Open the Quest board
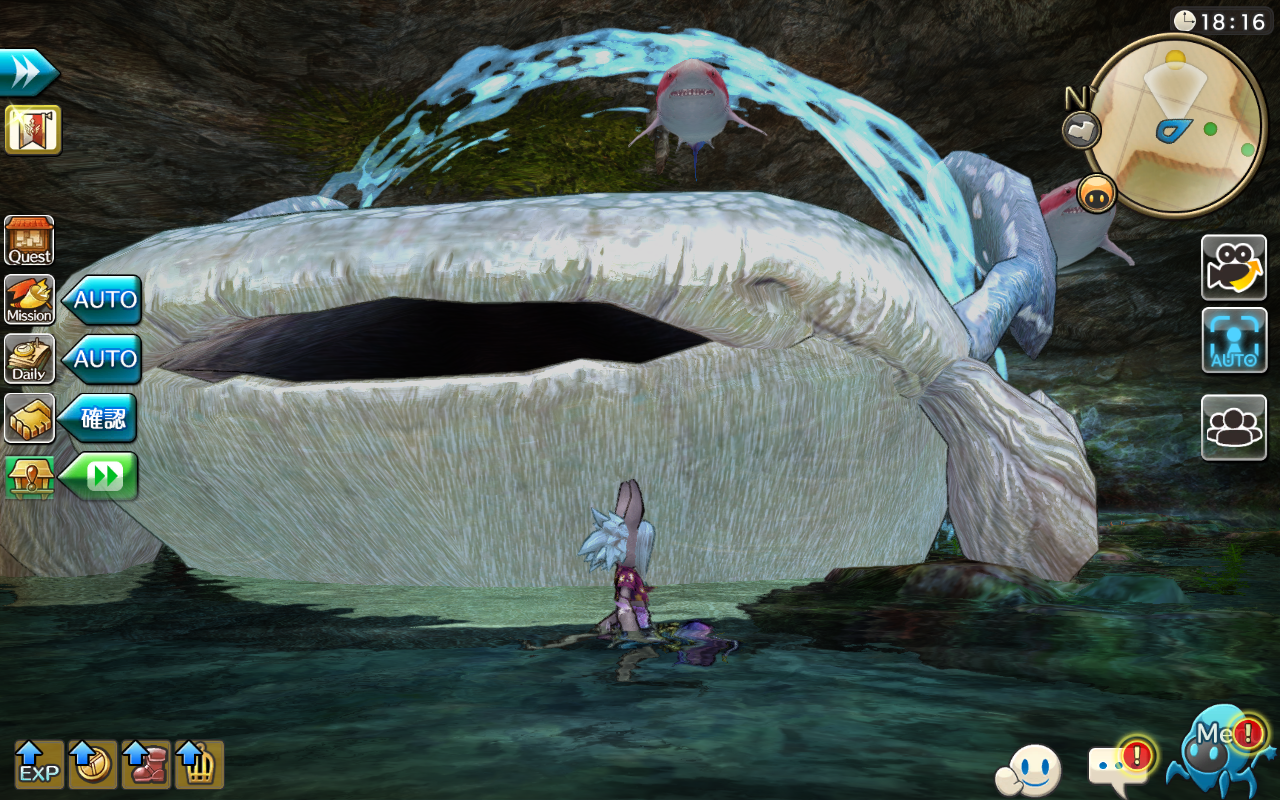 click(30, 241)
